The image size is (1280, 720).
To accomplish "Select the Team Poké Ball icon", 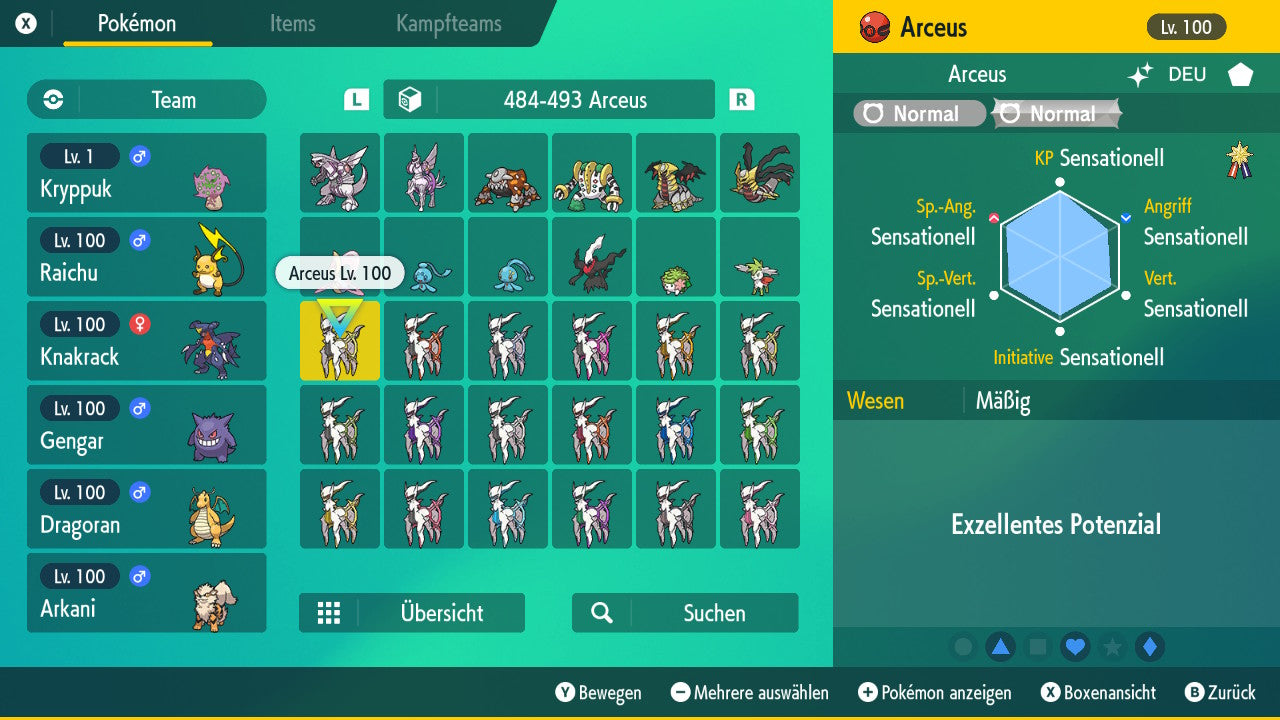I will click(51, 100).
